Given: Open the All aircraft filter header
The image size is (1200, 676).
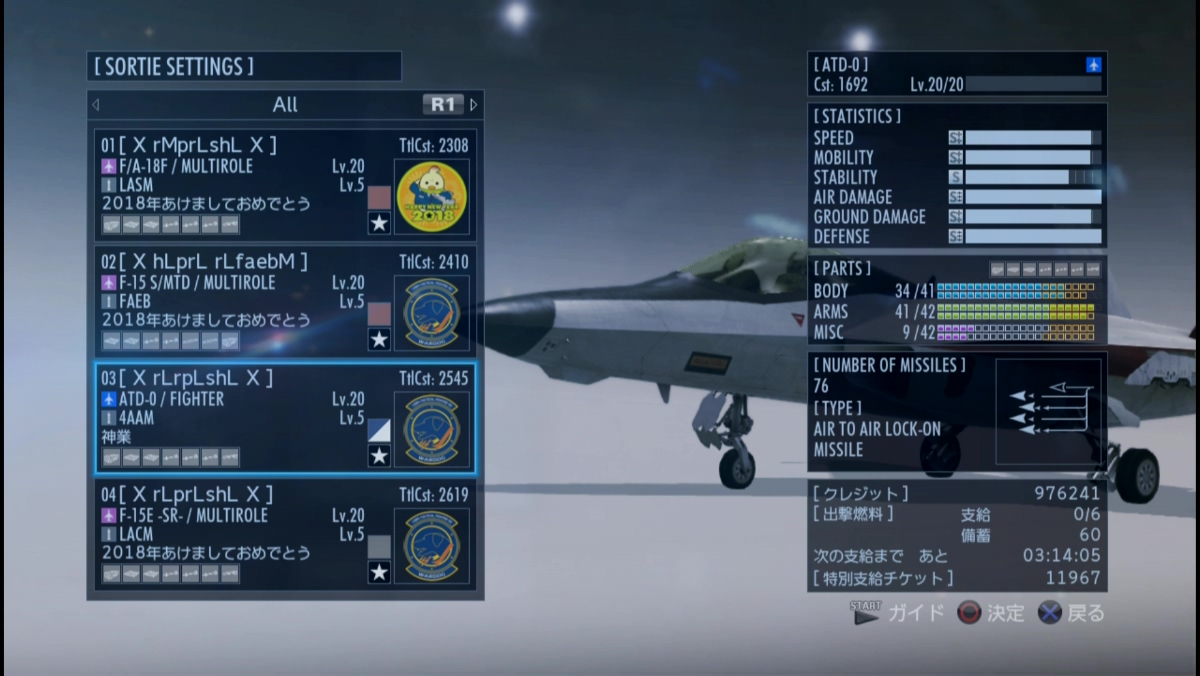Looking at the screenshot, I should (x=285, y=104).
